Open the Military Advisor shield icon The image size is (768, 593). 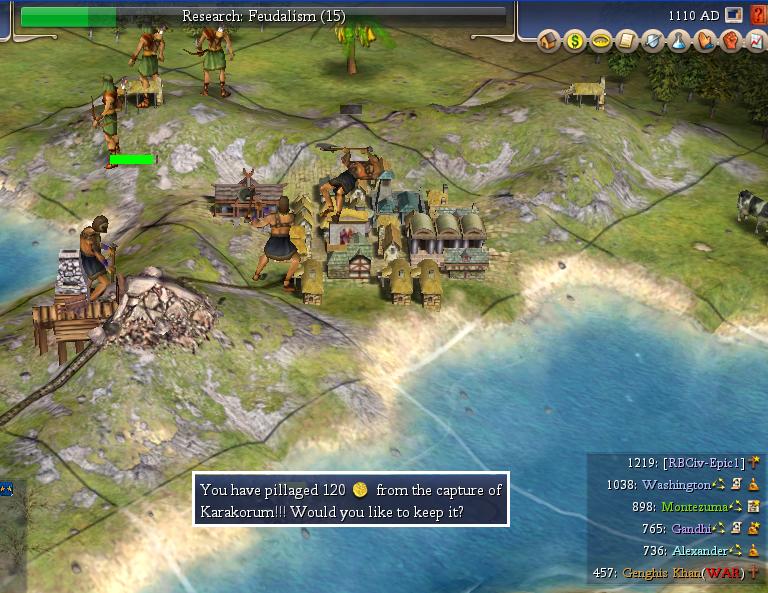click(x=652, y=41)
